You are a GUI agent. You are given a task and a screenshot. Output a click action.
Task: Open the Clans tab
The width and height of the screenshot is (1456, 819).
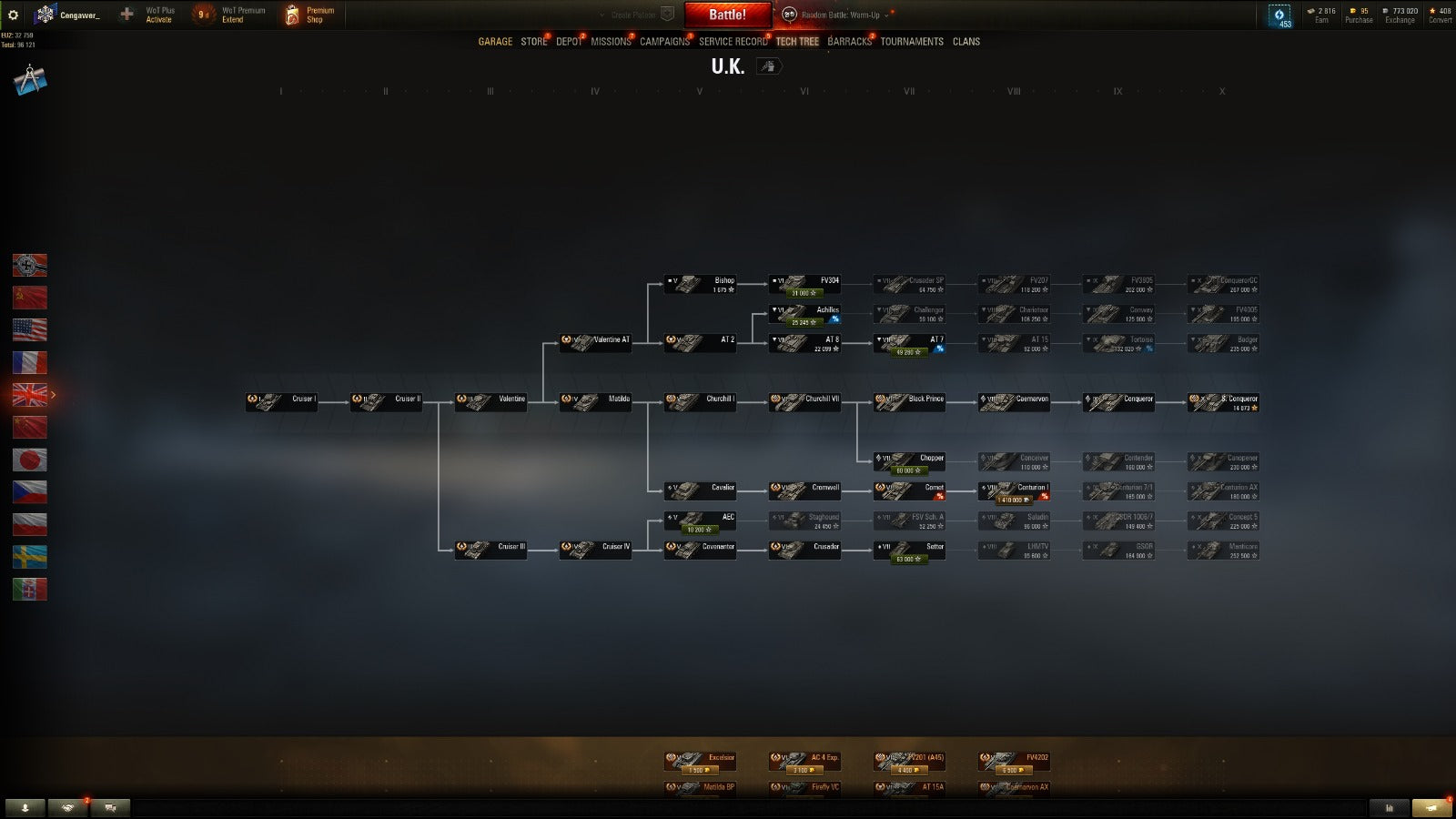coord(966,42)
